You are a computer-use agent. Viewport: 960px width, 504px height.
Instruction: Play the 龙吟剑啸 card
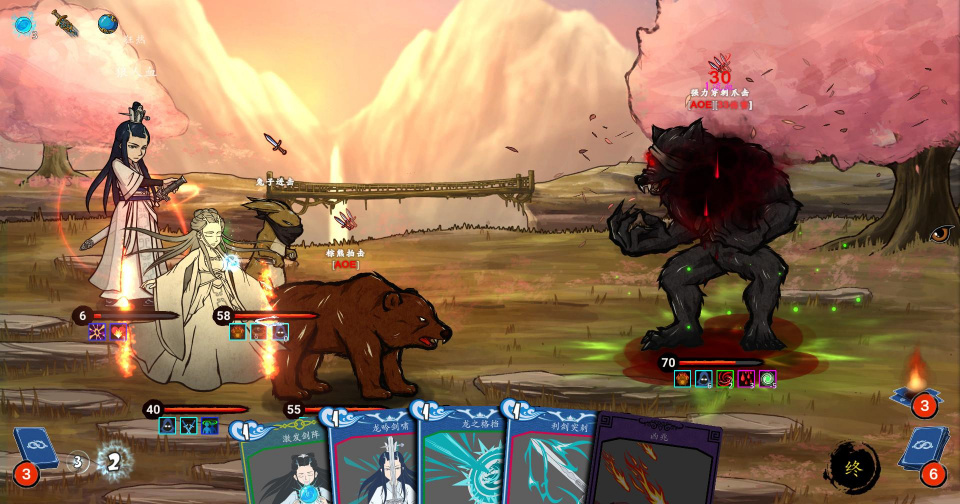pos(373,460)
